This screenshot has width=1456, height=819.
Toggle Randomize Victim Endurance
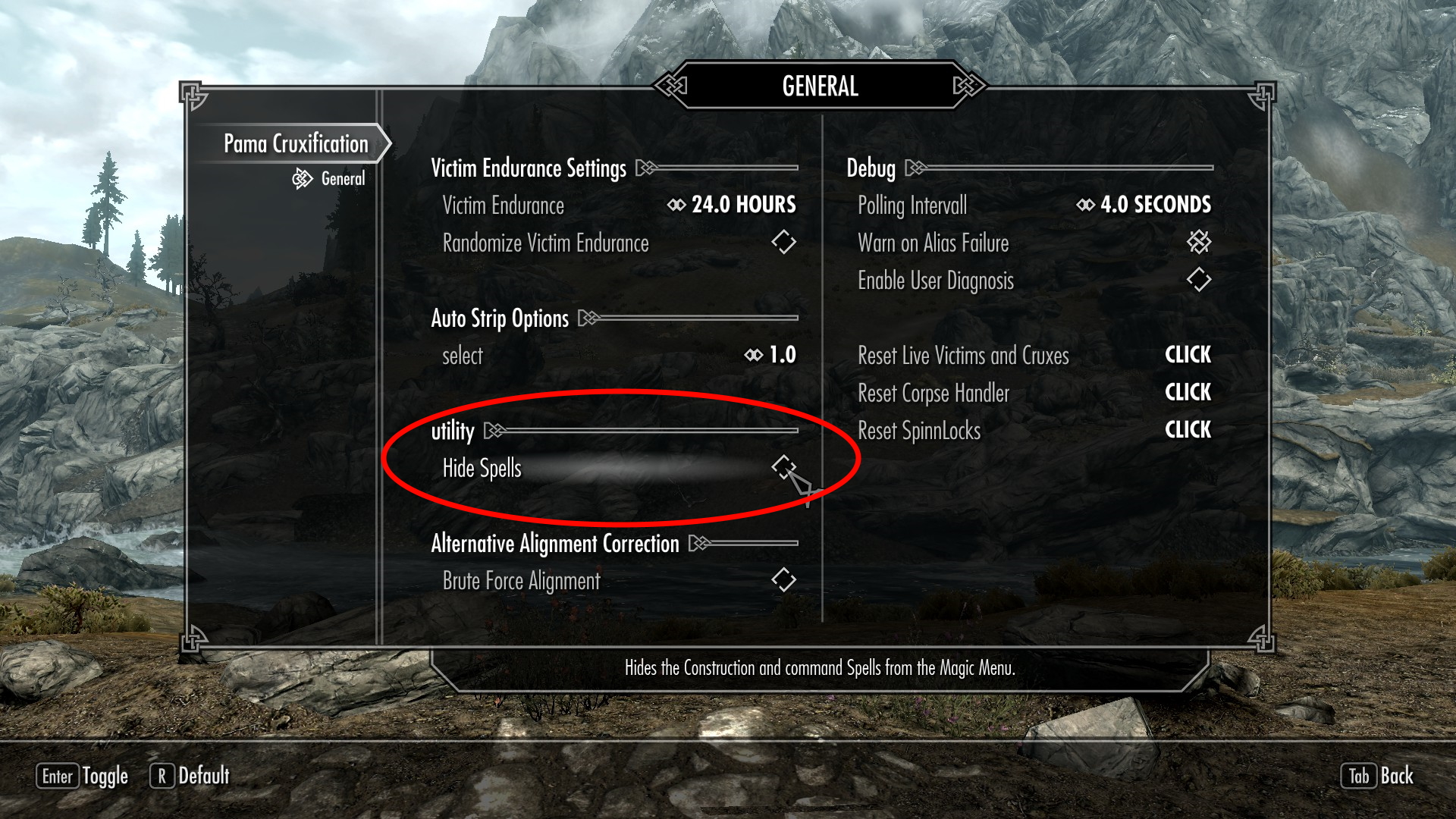[x=784, y=243]
